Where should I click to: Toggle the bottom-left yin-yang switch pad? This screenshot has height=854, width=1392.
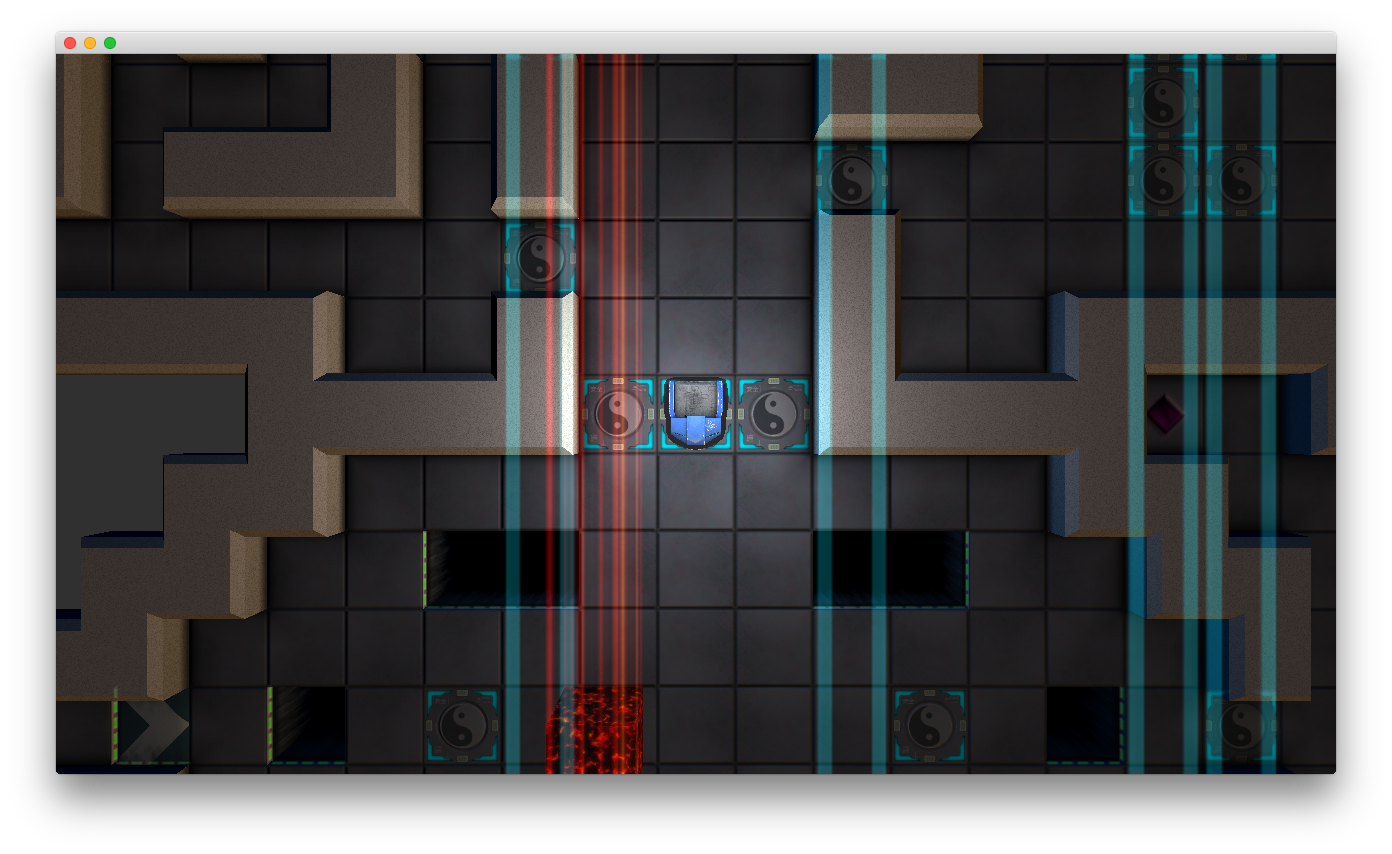click(463, 727)
